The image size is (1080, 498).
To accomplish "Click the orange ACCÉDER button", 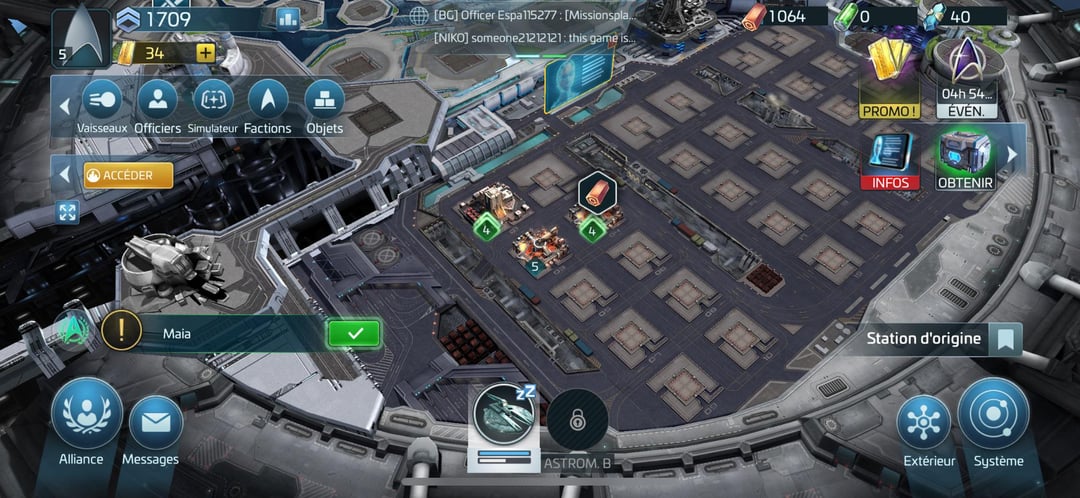I will (x=128, y=175).
